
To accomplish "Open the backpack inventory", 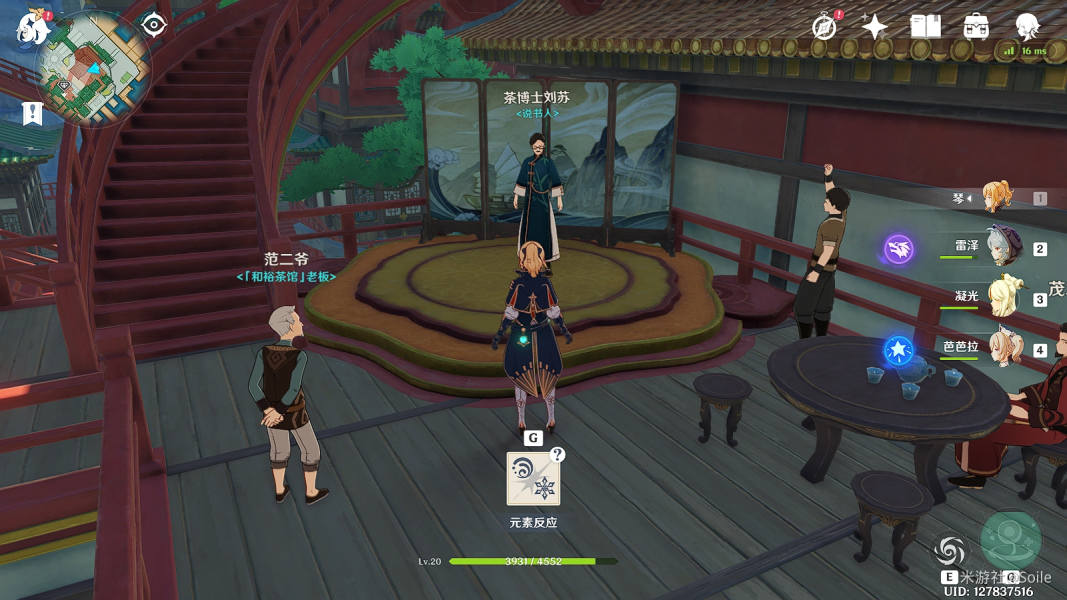I will (976, 27).
